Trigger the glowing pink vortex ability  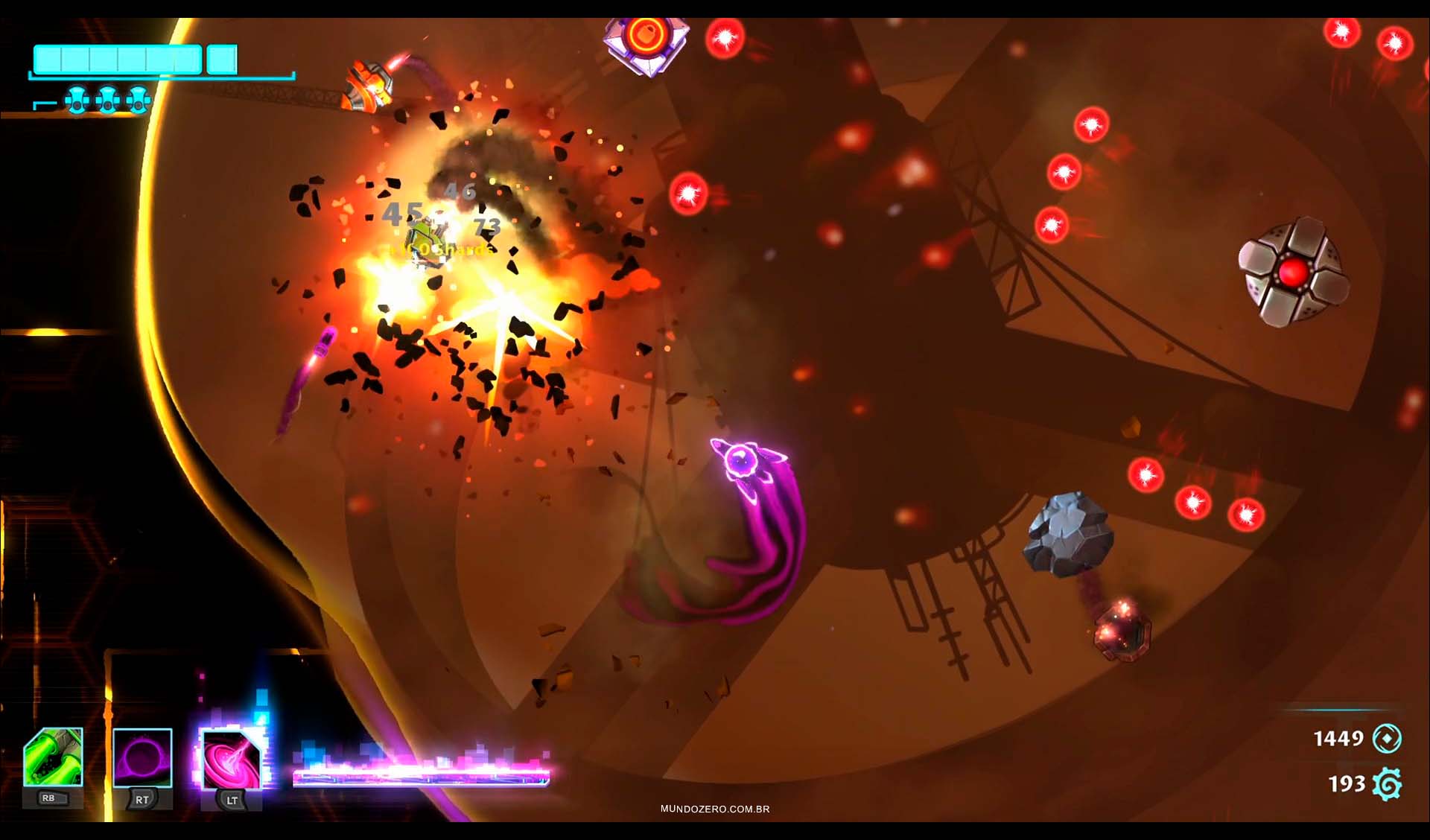point(232,760)
